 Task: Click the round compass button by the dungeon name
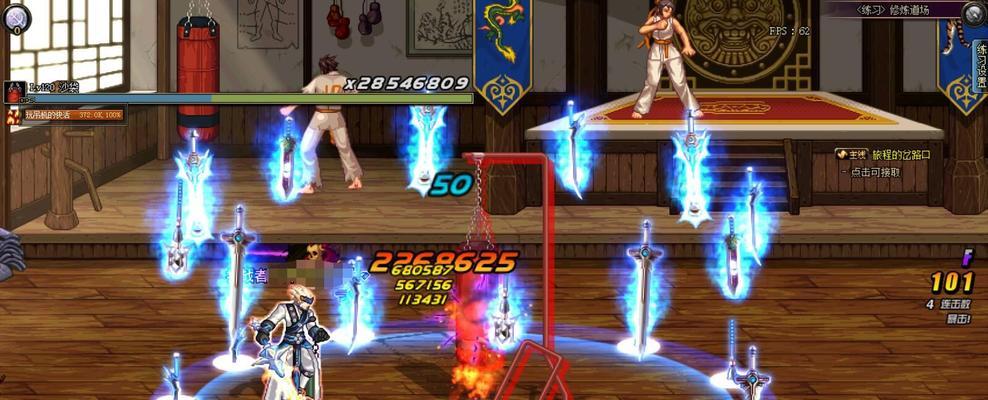974,12
